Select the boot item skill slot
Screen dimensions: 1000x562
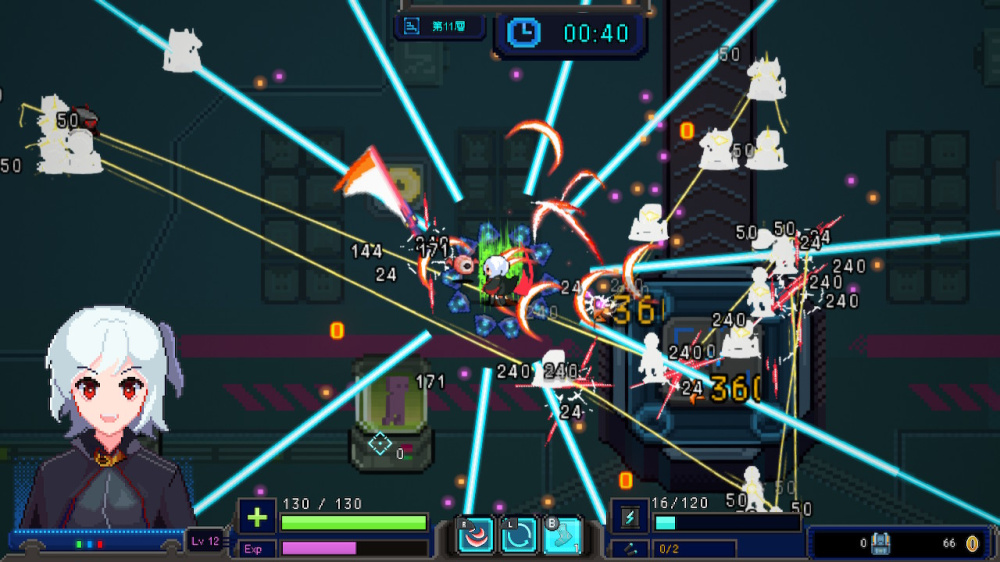(x=562, y=535)
